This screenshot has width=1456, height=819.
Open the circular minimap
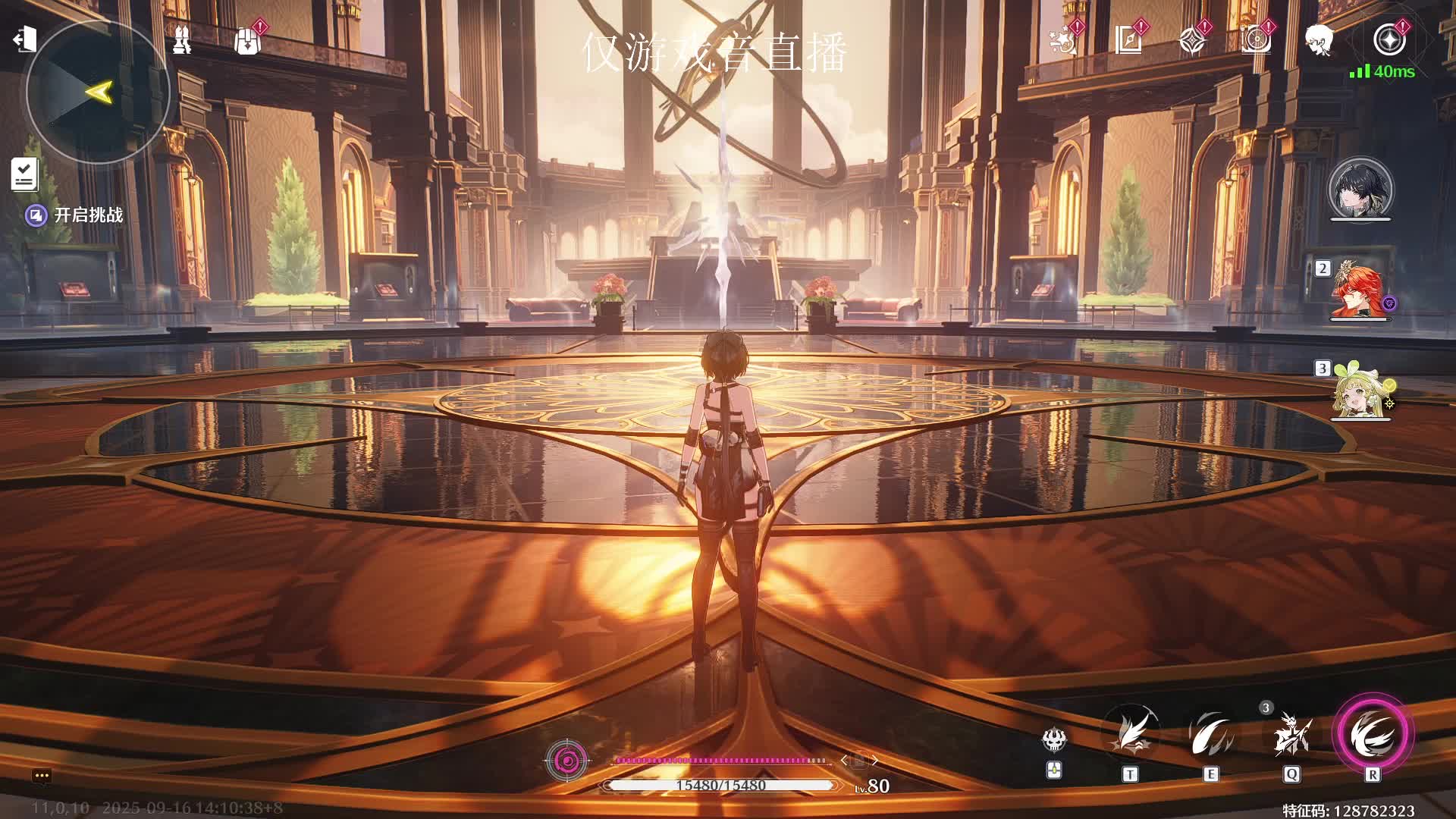(97, 93)
